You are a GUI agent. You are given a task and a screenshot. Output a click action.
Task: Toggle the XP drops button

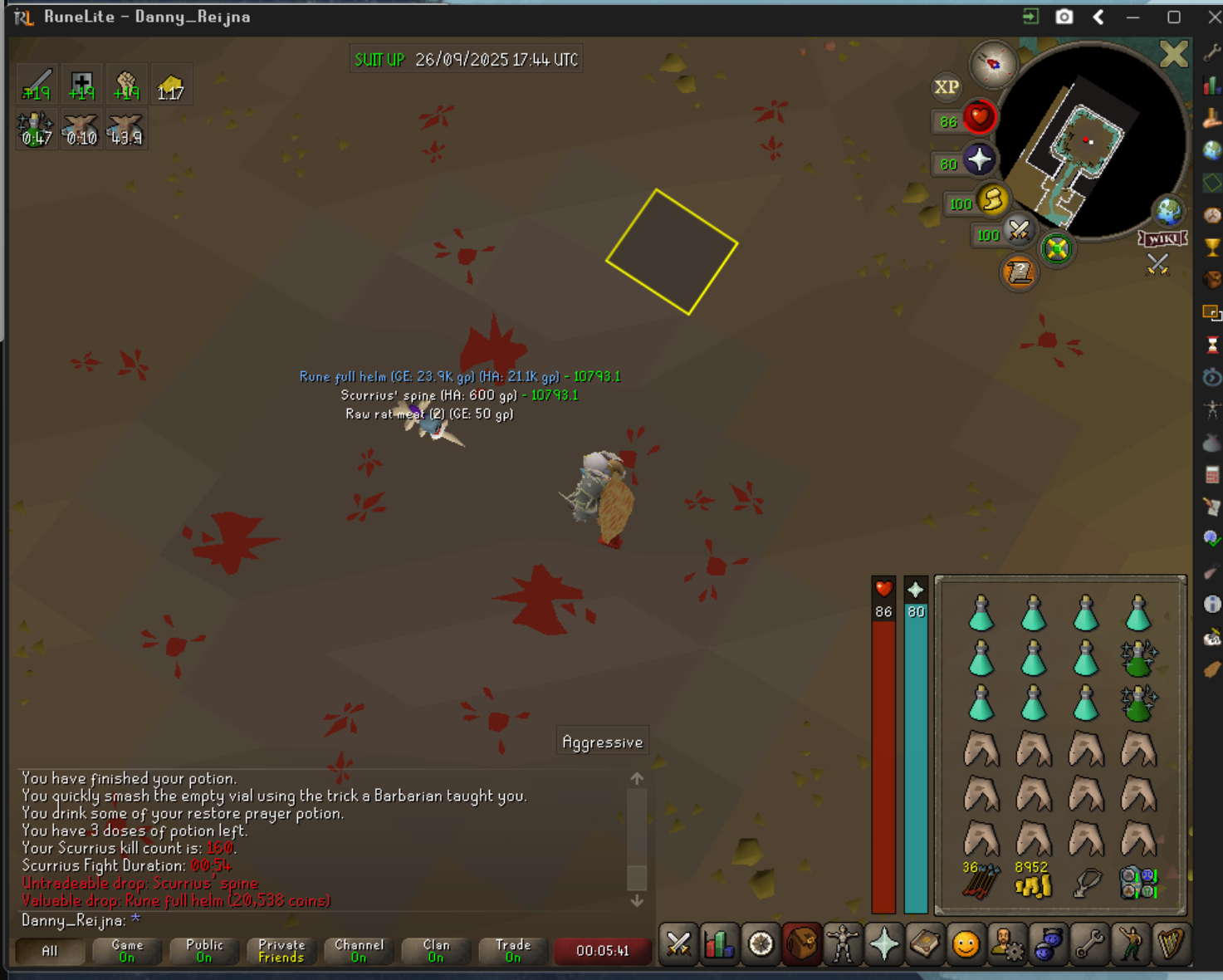[x=947, y=87]
